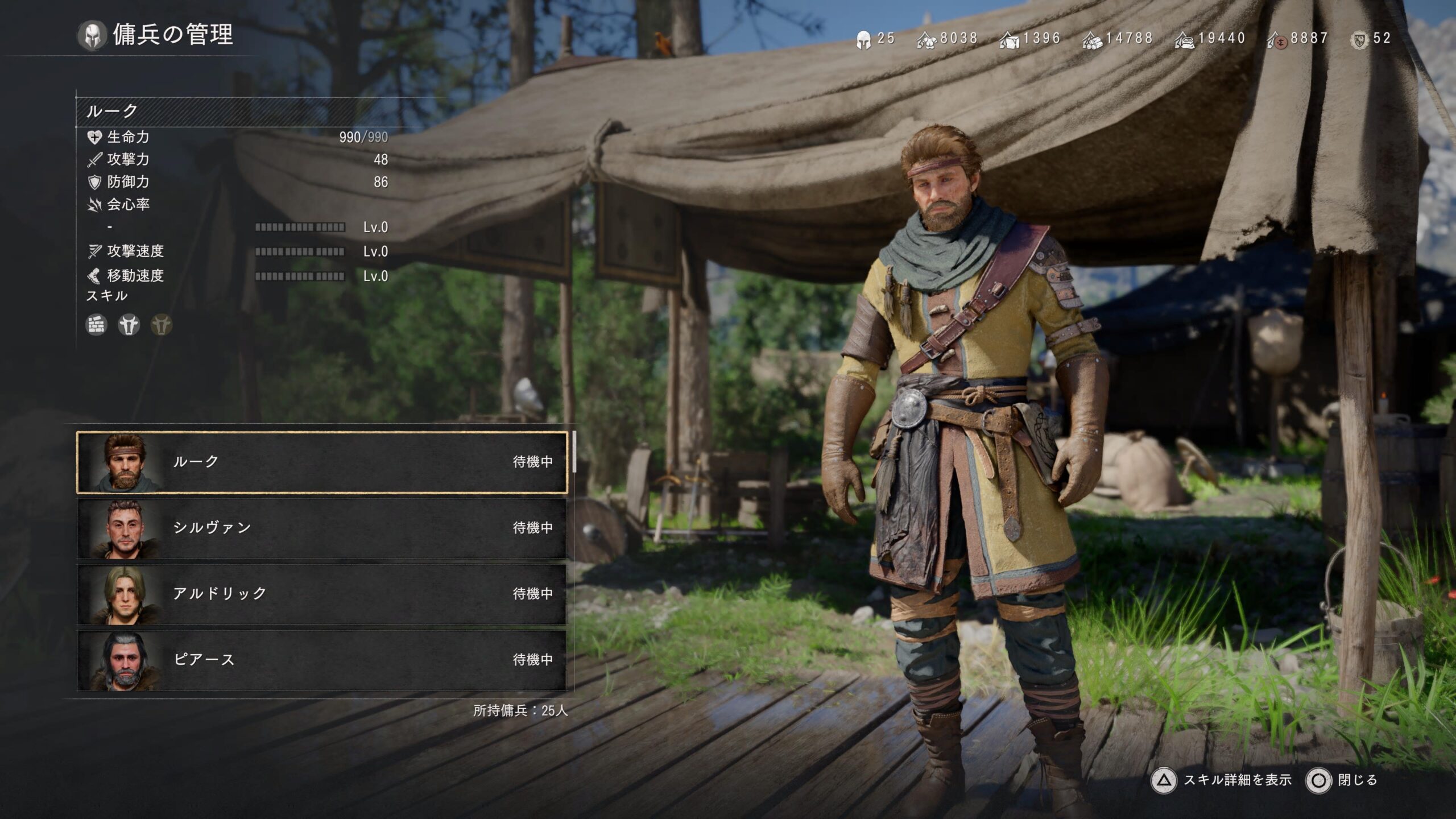Select the dimmed brown bull head skill
Screen dimensions: 1456x819
(162, 325)
